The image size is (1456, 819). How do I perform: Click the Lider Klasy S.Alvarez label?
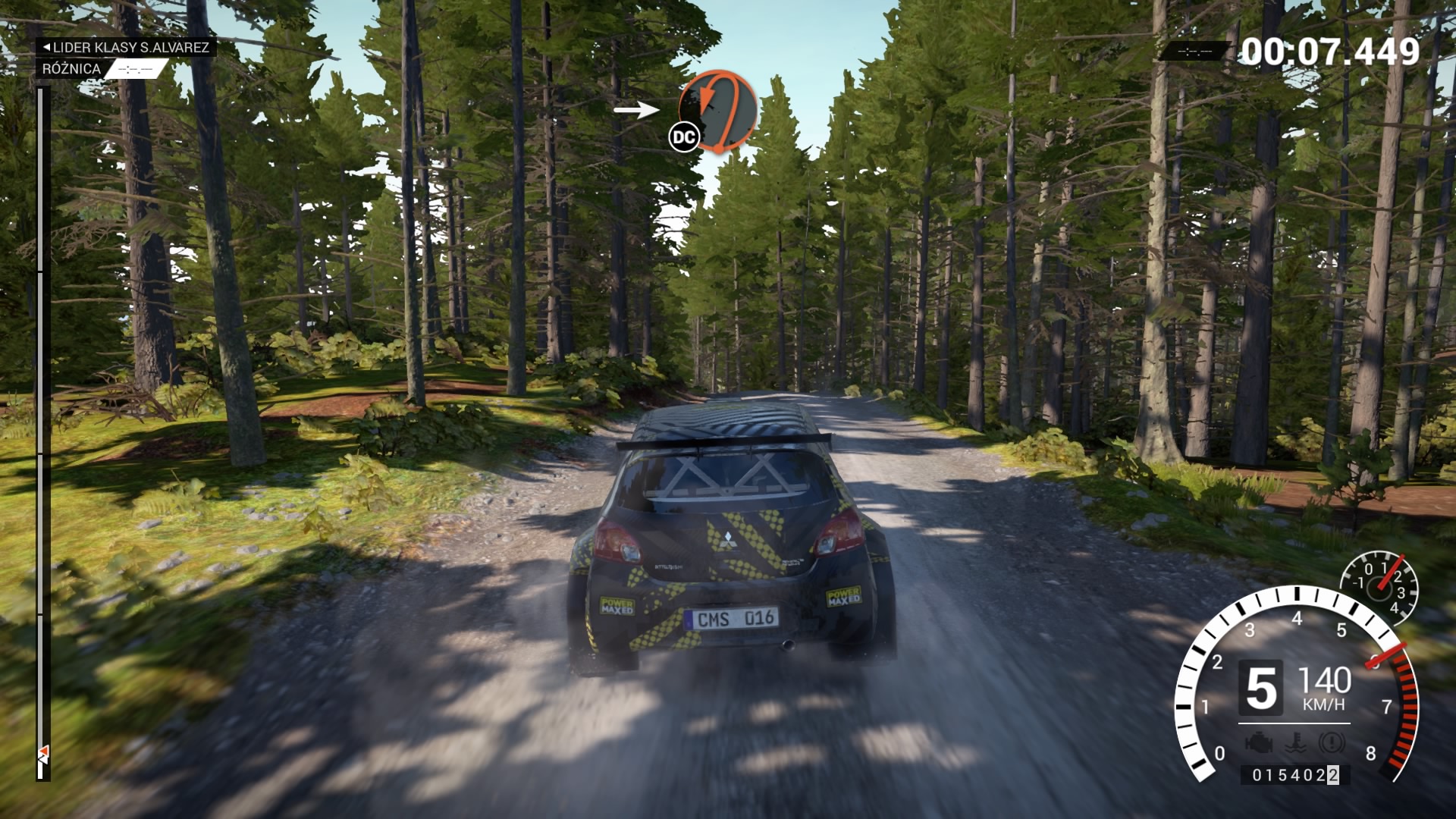pos(126,47)
